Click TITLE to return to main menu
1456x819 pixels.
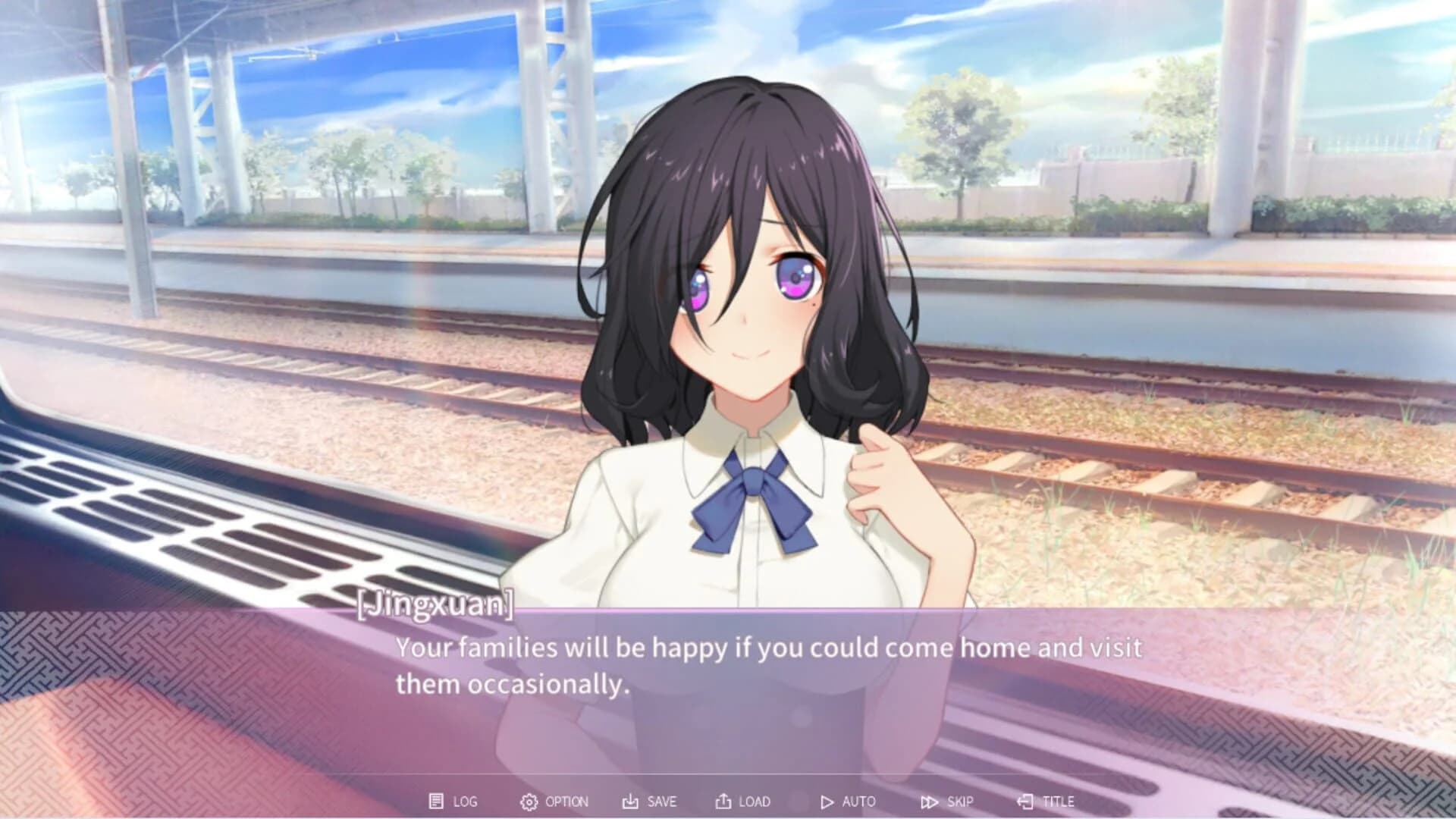pyautogui.click(x=1050, y=801)
